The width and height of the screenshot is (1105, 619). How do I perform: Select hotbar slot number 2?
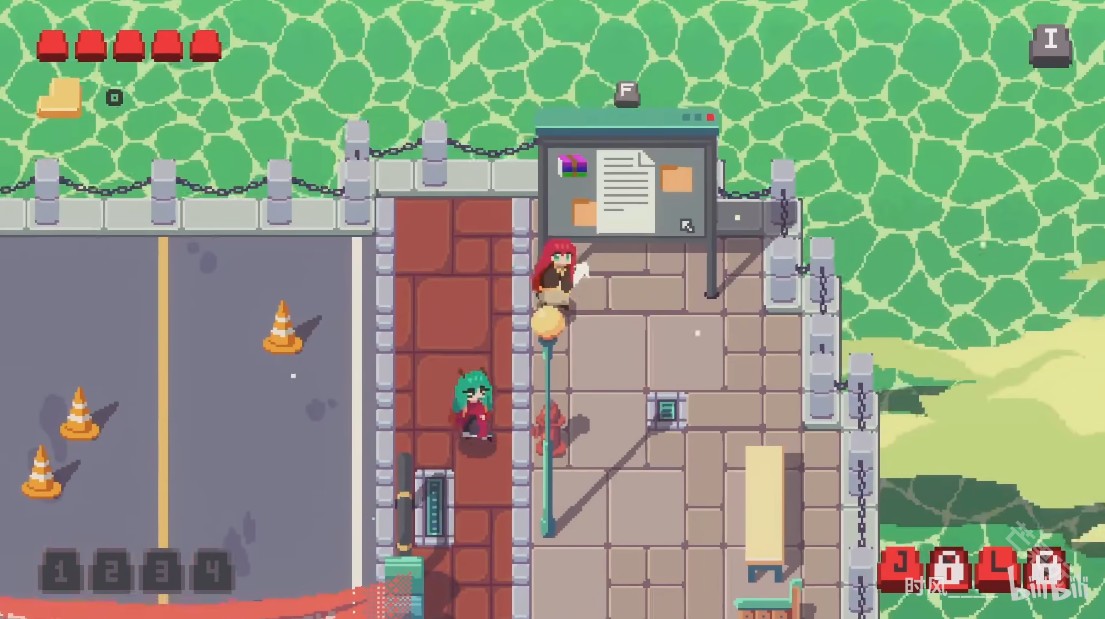(110, 571)
